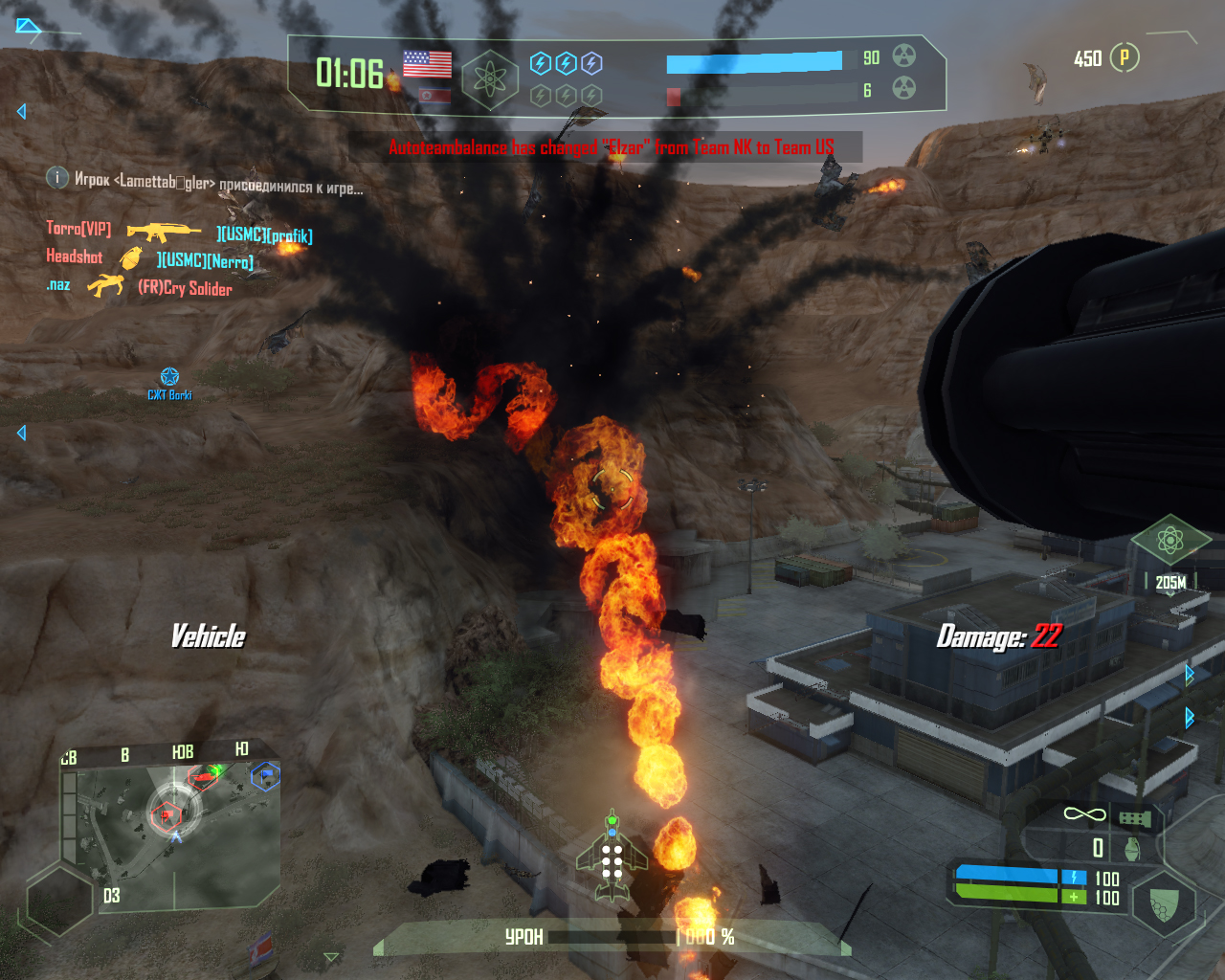Screen dimensions: 1225x980
Task: Click the minimap radar panel
Action: 172,826
